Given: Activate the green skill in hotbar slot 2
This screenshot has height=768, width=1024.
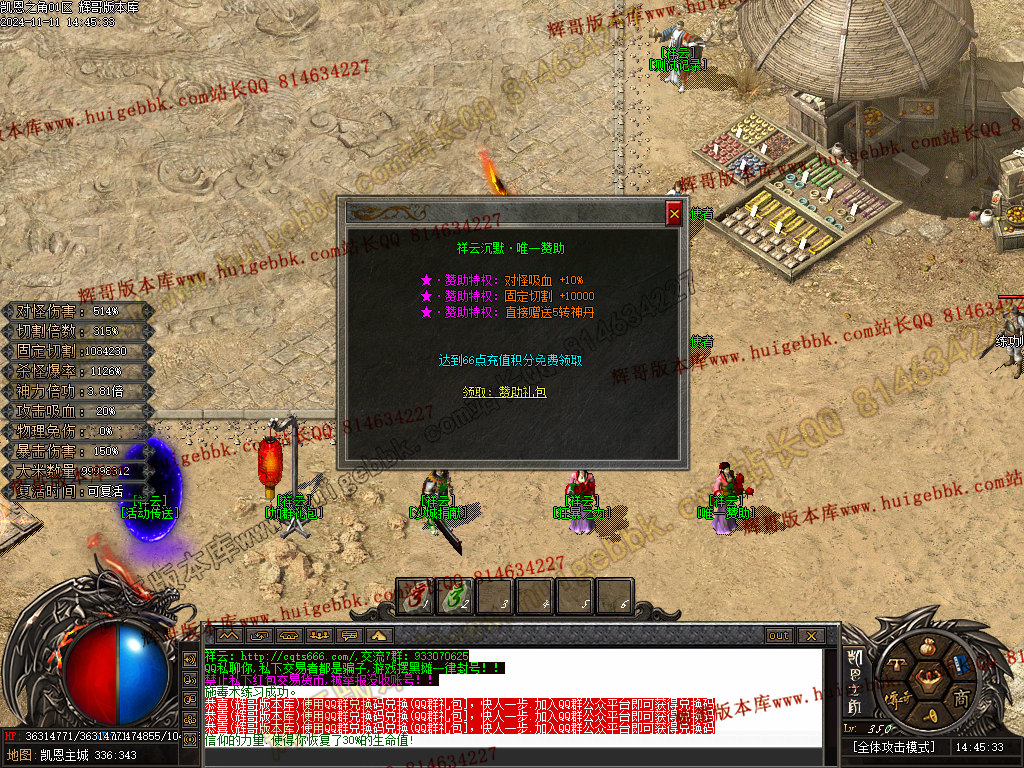Looking at the screenshot, I should point(455,597).
